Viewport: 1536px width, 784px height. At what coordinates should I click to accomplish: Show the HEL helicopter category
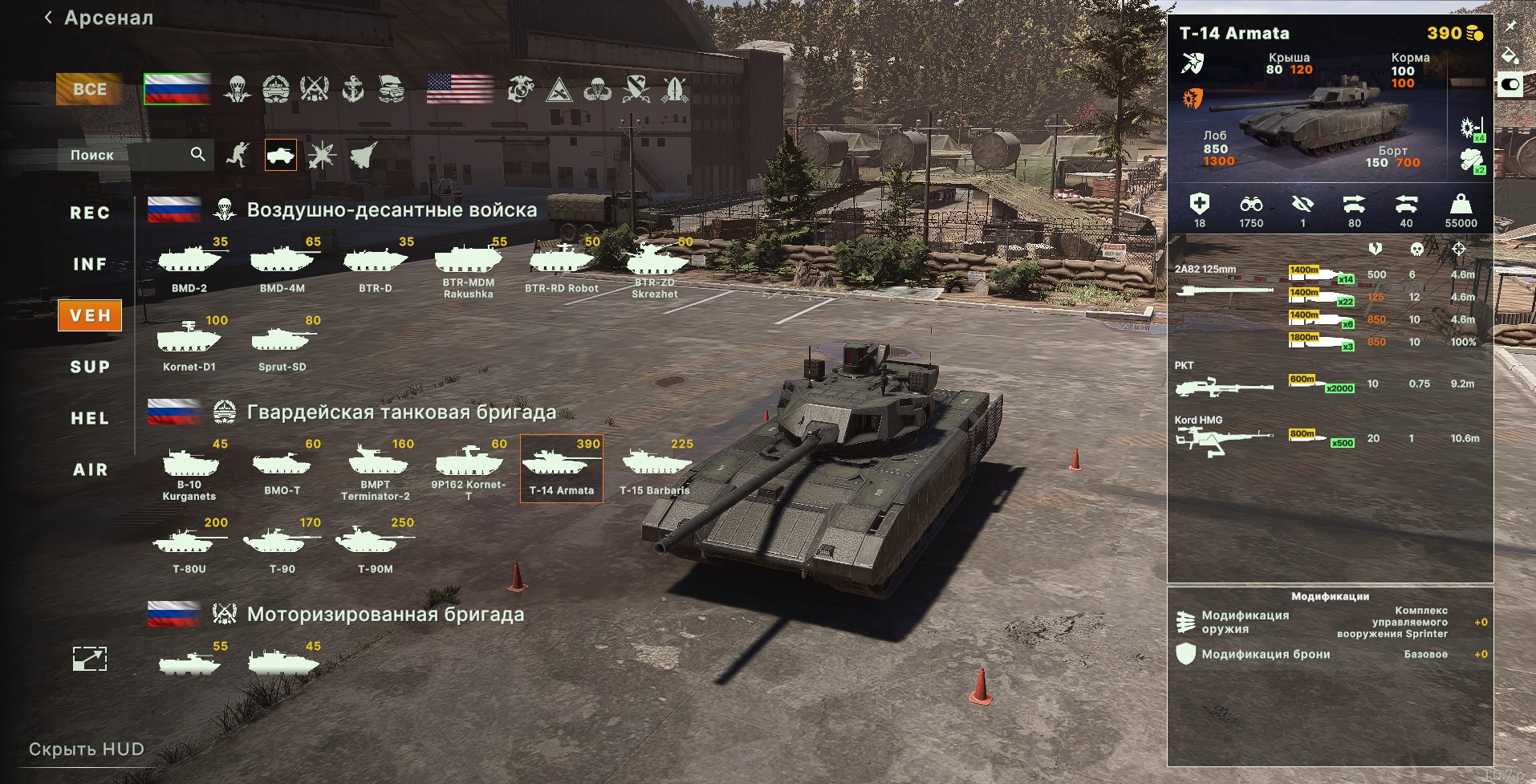click(x=90, y=418)
